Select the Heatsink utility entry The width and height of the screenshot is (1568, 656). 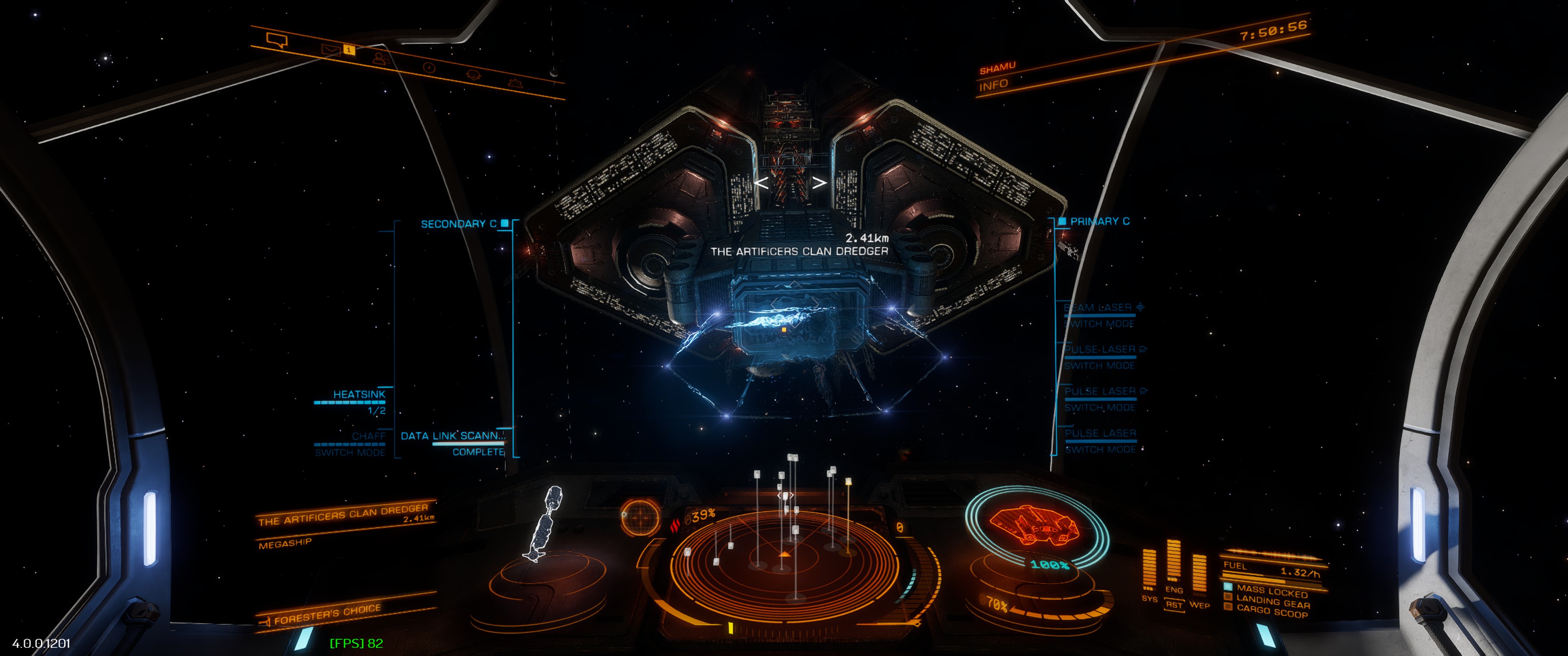click(x=359, y=395)
